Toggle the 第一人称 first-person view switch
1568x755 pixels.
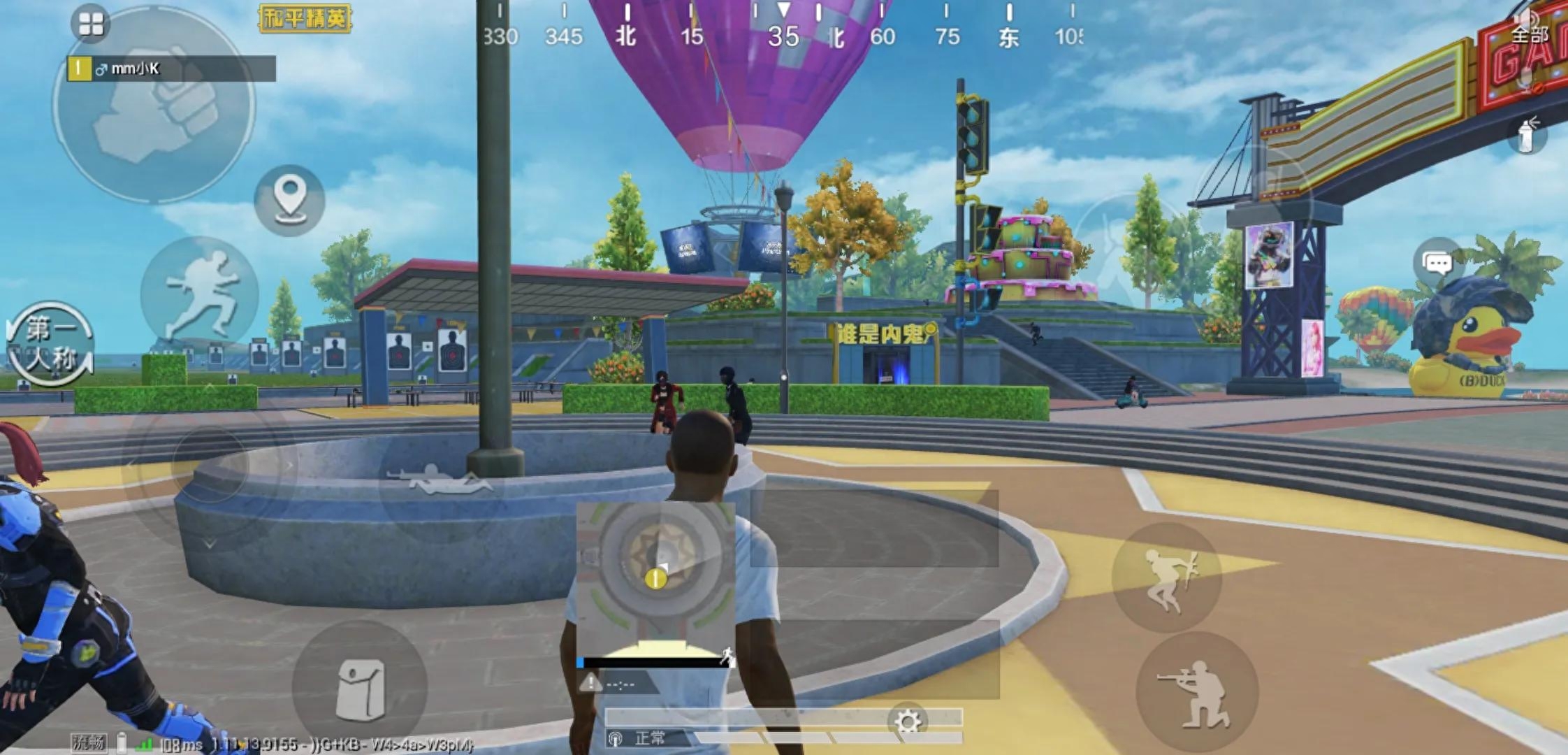point(50,345)
